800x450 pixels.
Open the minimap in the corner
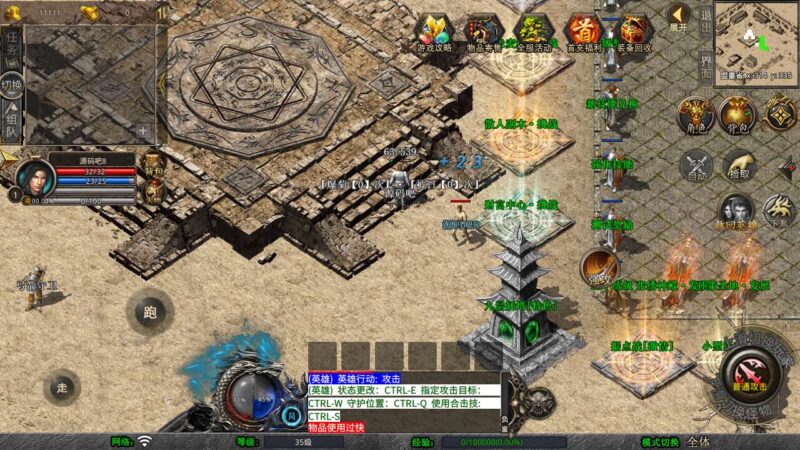755,38
